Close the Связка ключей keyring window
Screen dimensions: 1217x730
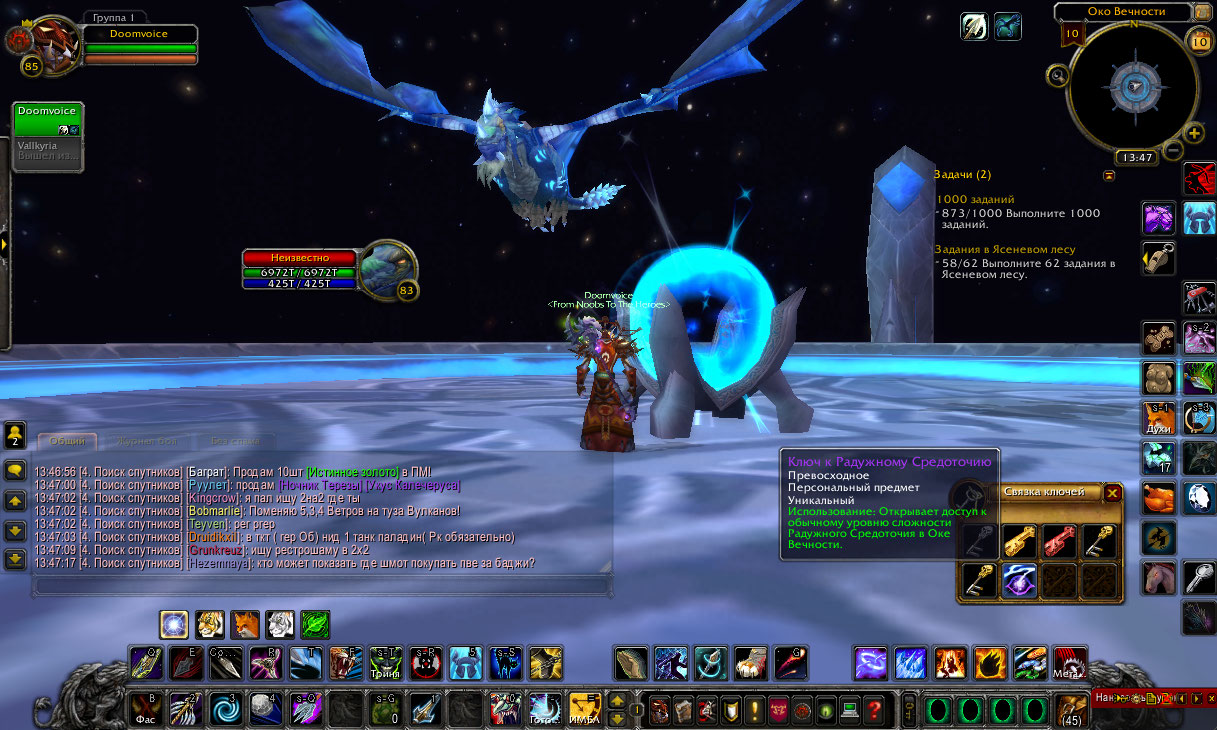[x=1112, y=492]
